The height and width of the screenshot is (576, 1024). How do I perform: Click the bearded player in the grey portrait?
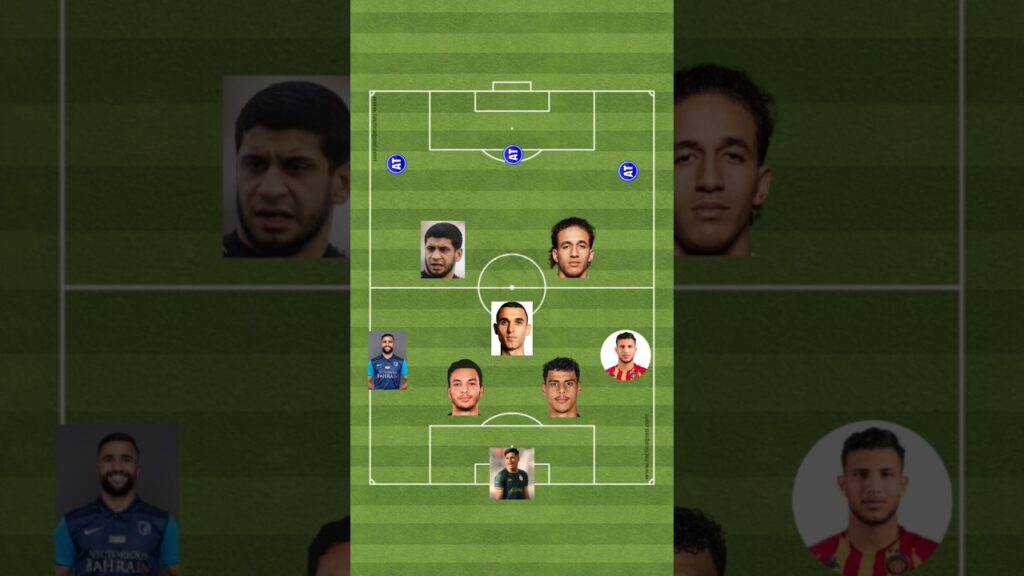click(442, 249)
